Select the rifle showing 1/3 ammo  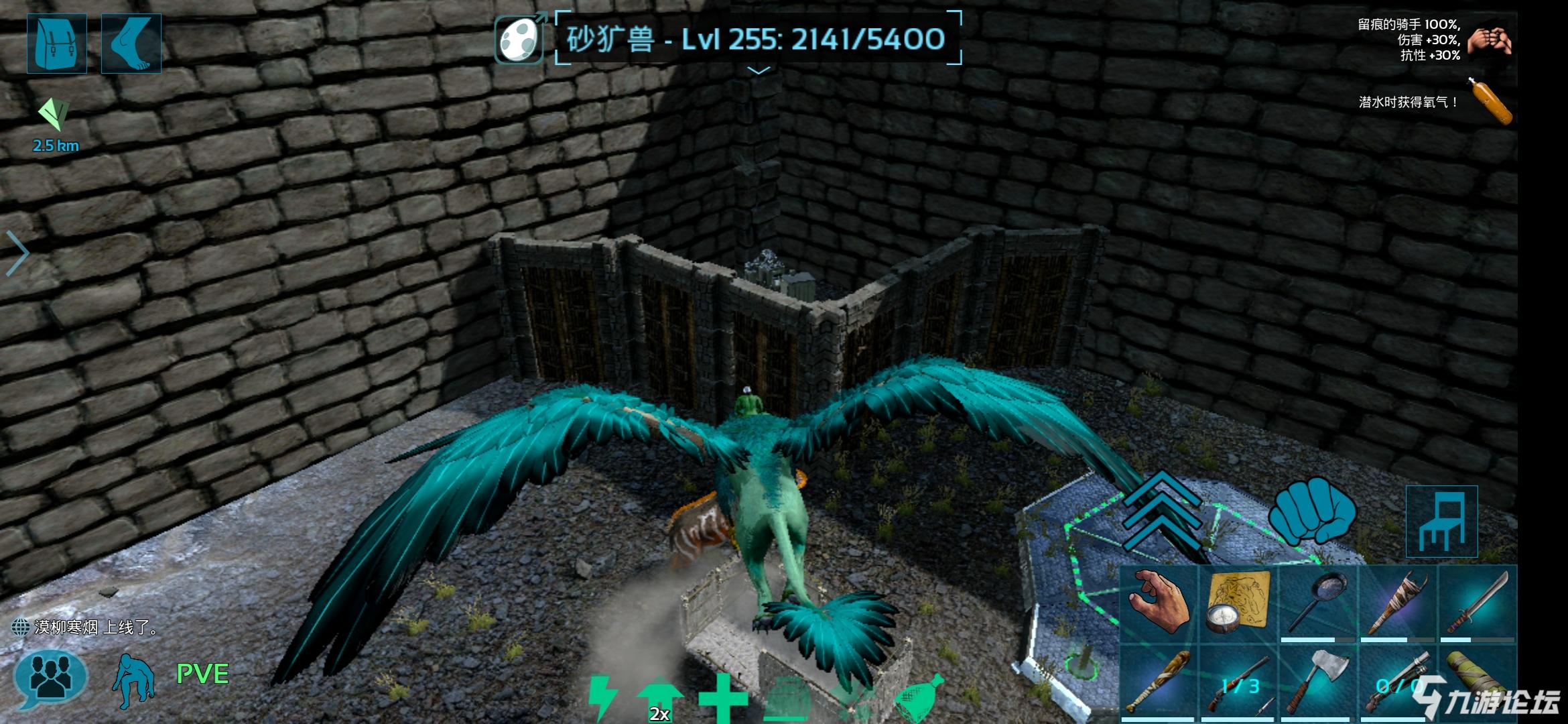coord(1238,684)
